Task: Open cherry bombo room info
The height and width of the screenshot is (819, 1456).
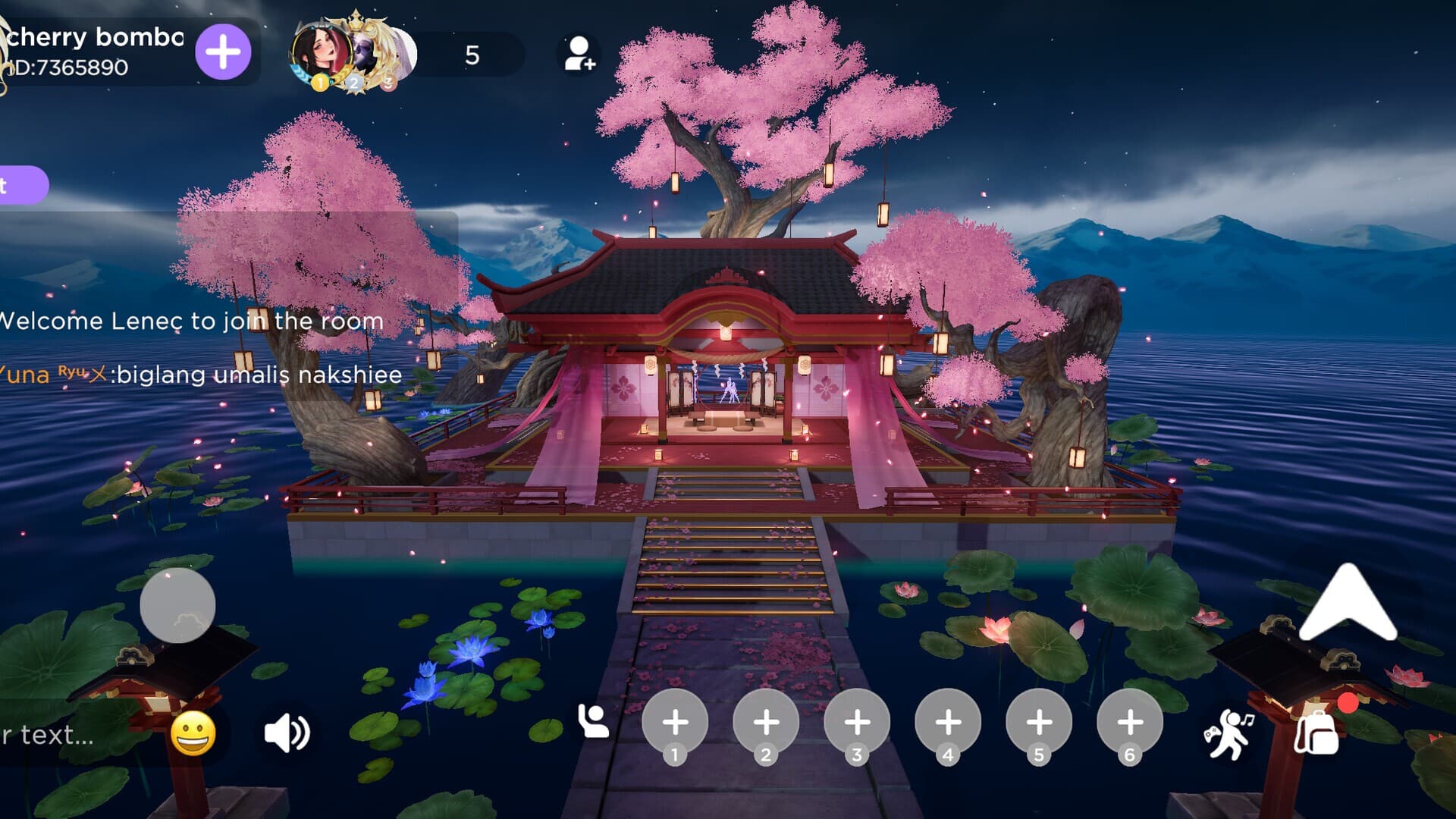Action: [x=95, y=52]
